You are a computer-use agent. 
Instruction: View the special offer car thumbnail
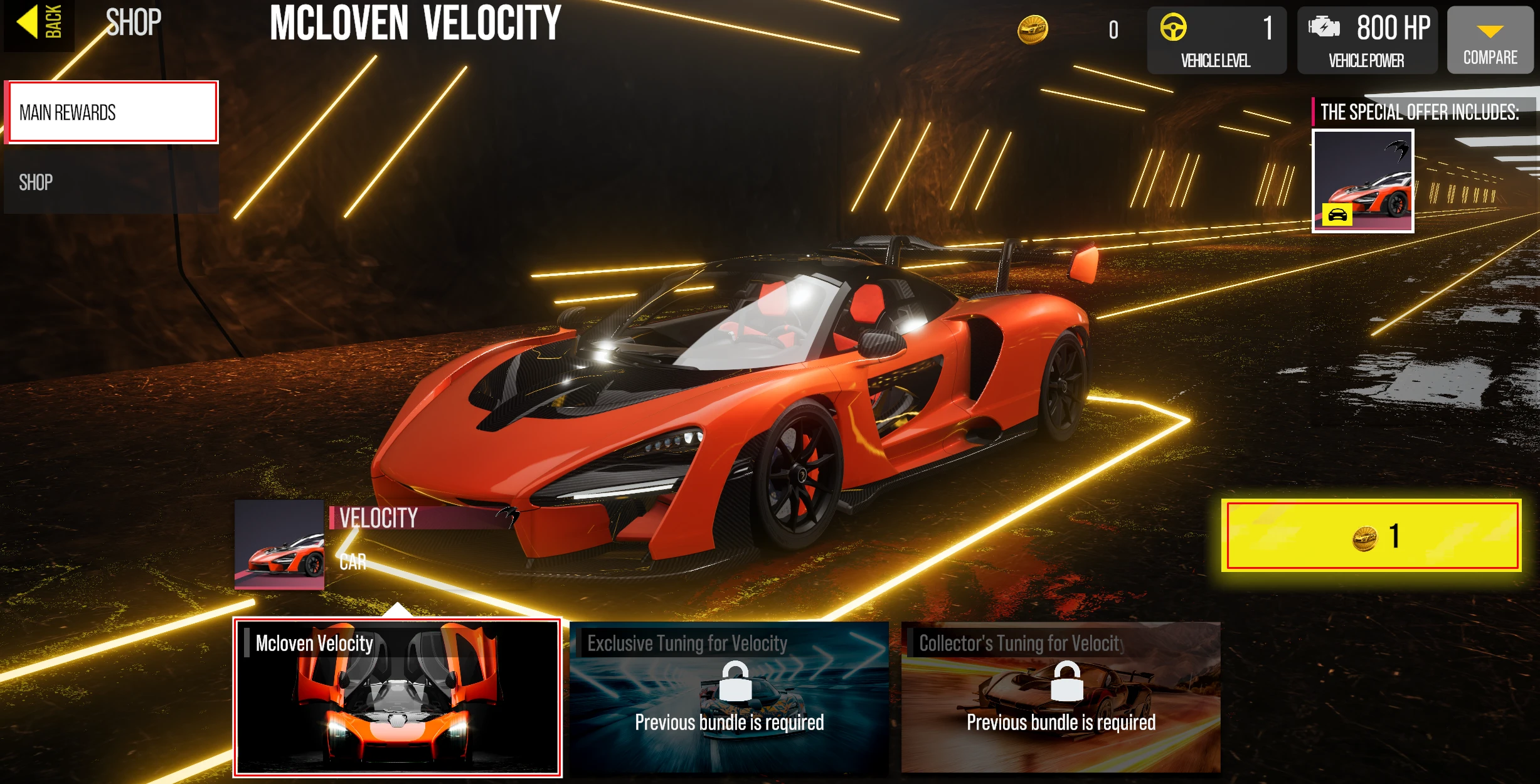tap(1362, 181)
